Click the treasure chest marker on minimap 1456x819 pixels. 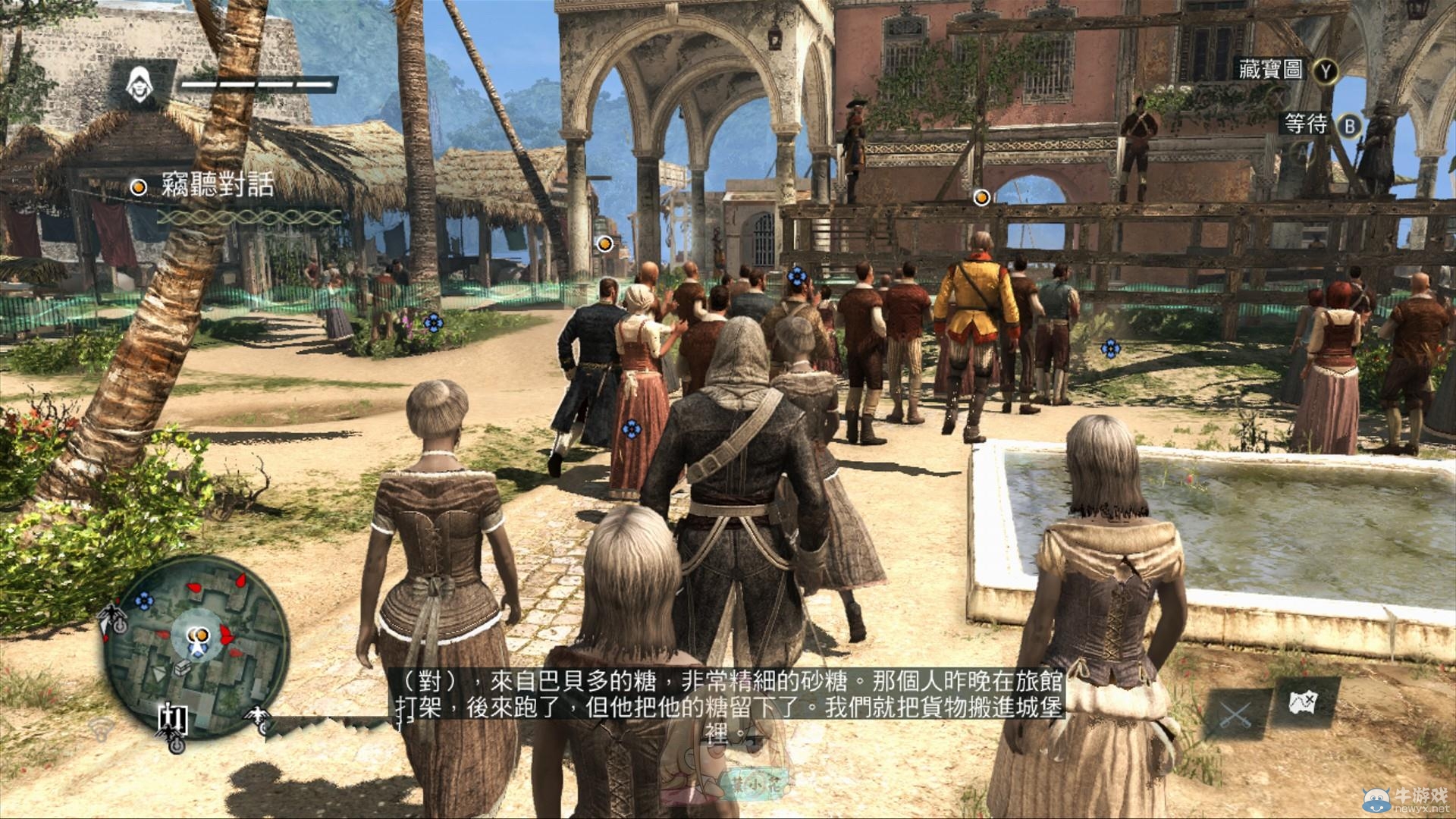click(184, 669)
